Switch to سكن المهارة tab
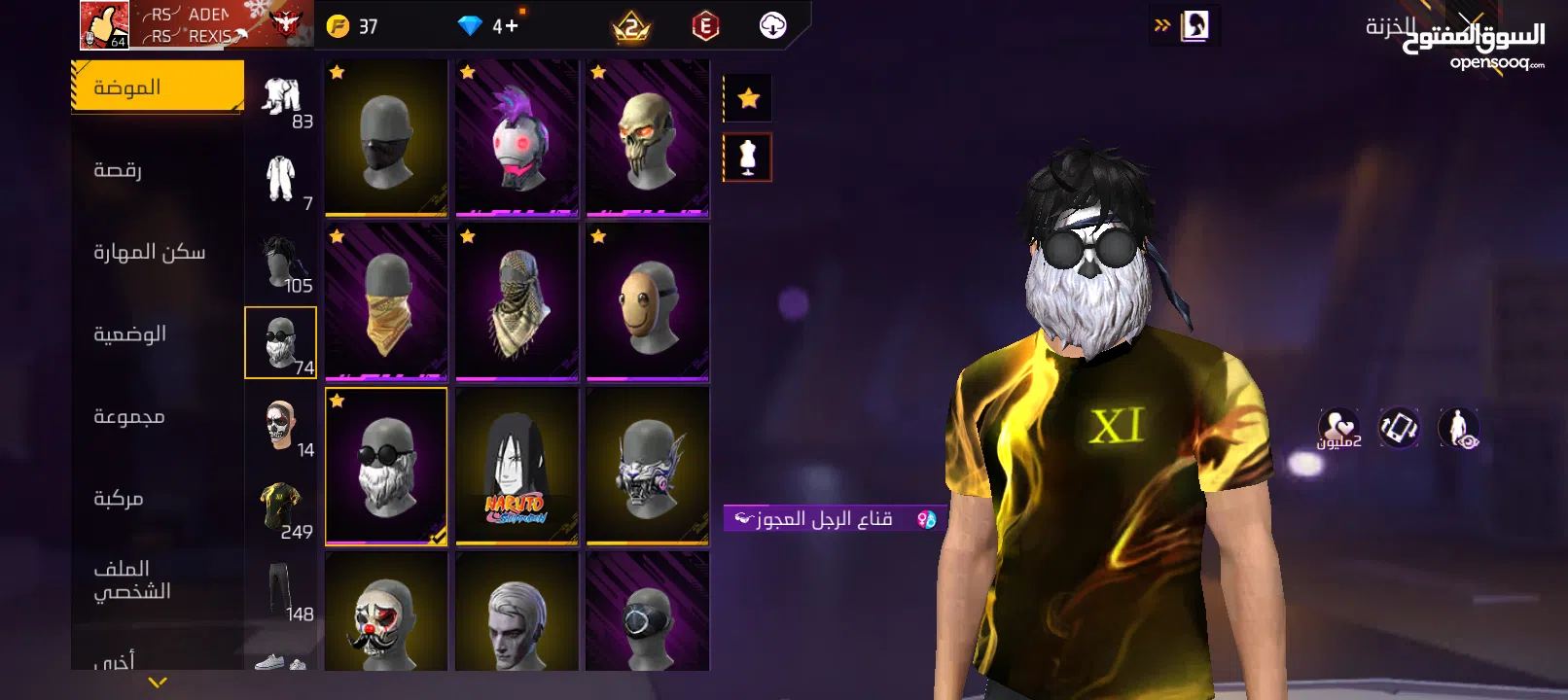The width and height of the screenshot is (1568, 700). click(157, 253)
